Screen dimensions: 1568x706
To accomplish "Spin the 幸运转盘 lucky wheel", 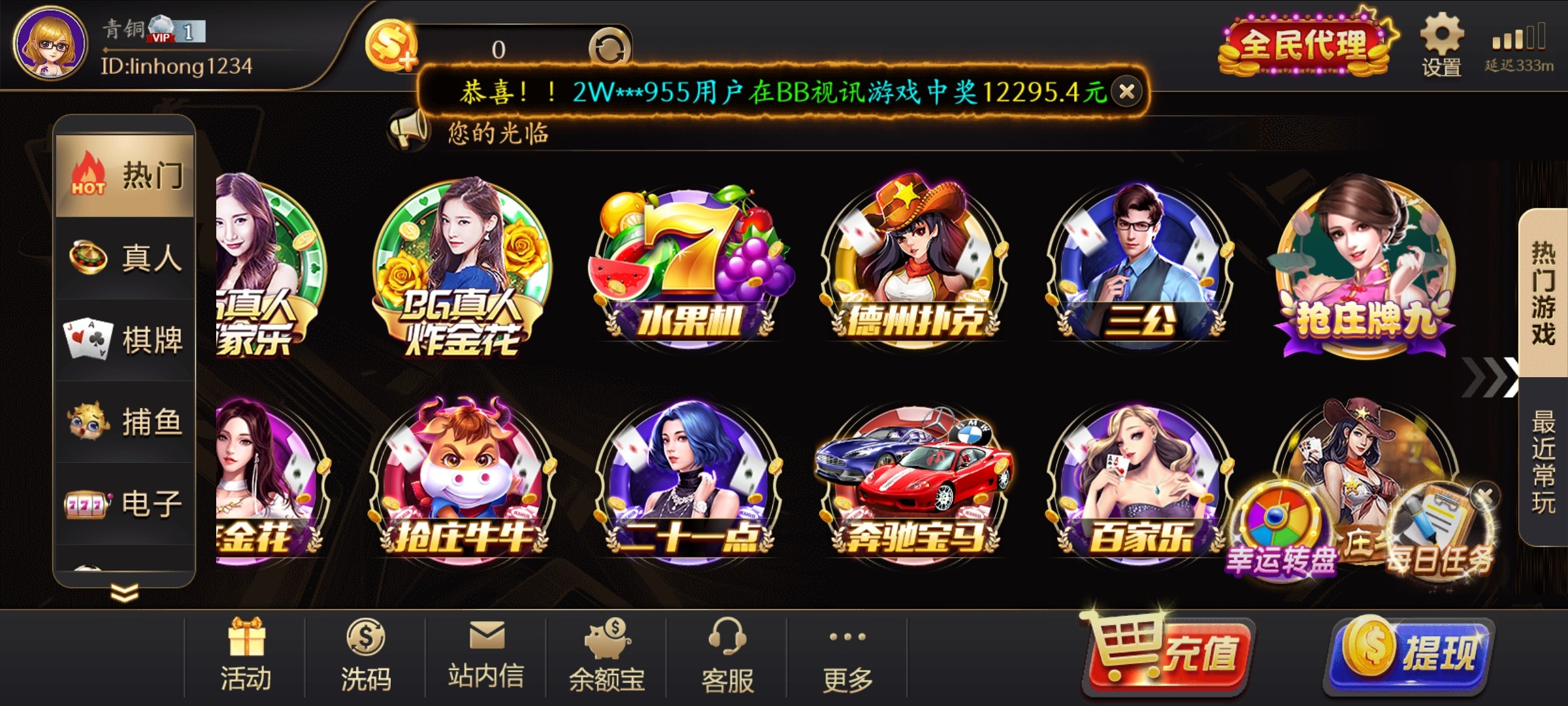I will pos(1281,516).
